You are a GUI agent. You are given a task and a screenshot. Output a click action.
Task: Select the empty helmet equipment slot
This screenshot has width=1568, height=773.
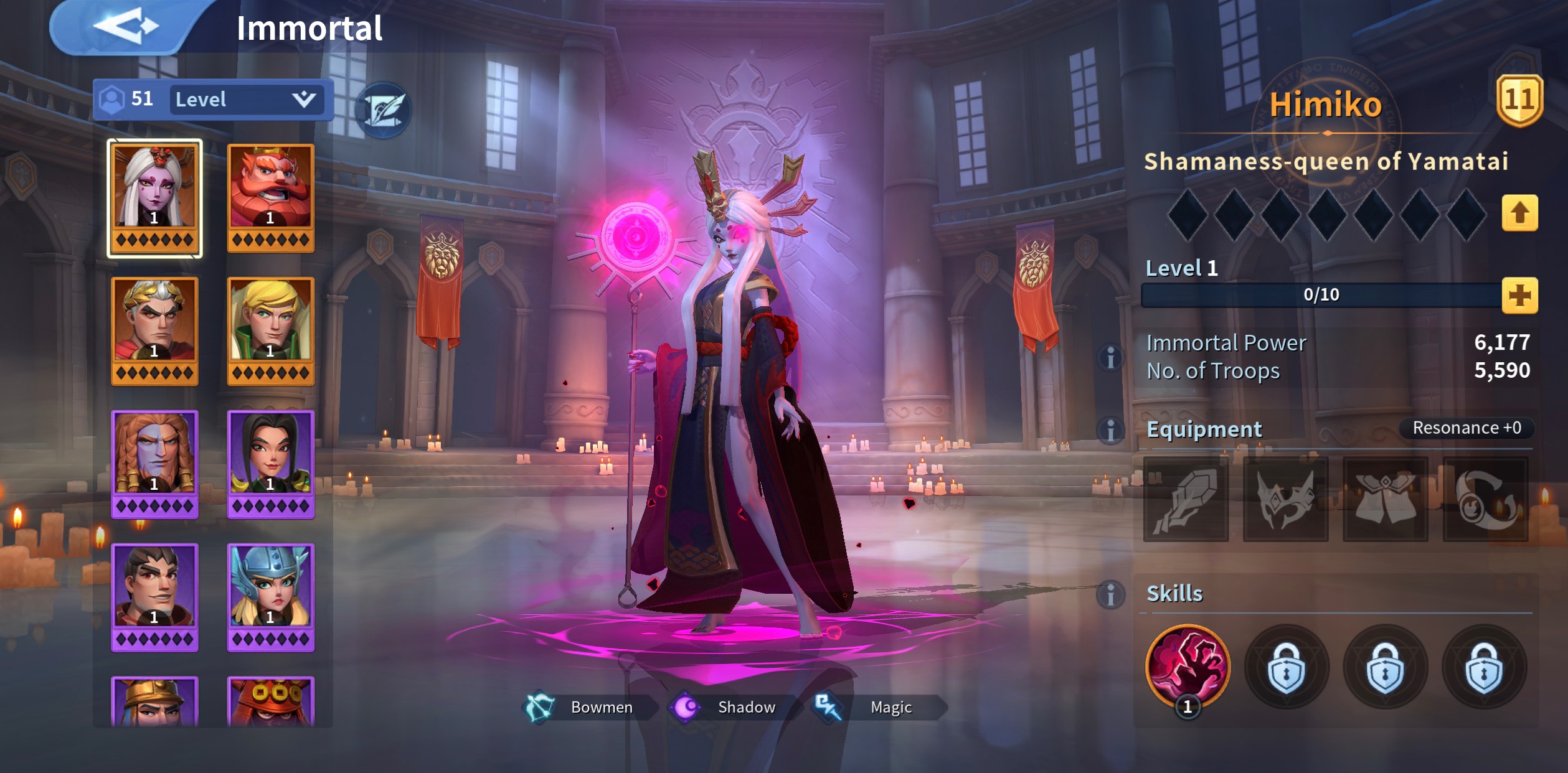click(1286, 499)
